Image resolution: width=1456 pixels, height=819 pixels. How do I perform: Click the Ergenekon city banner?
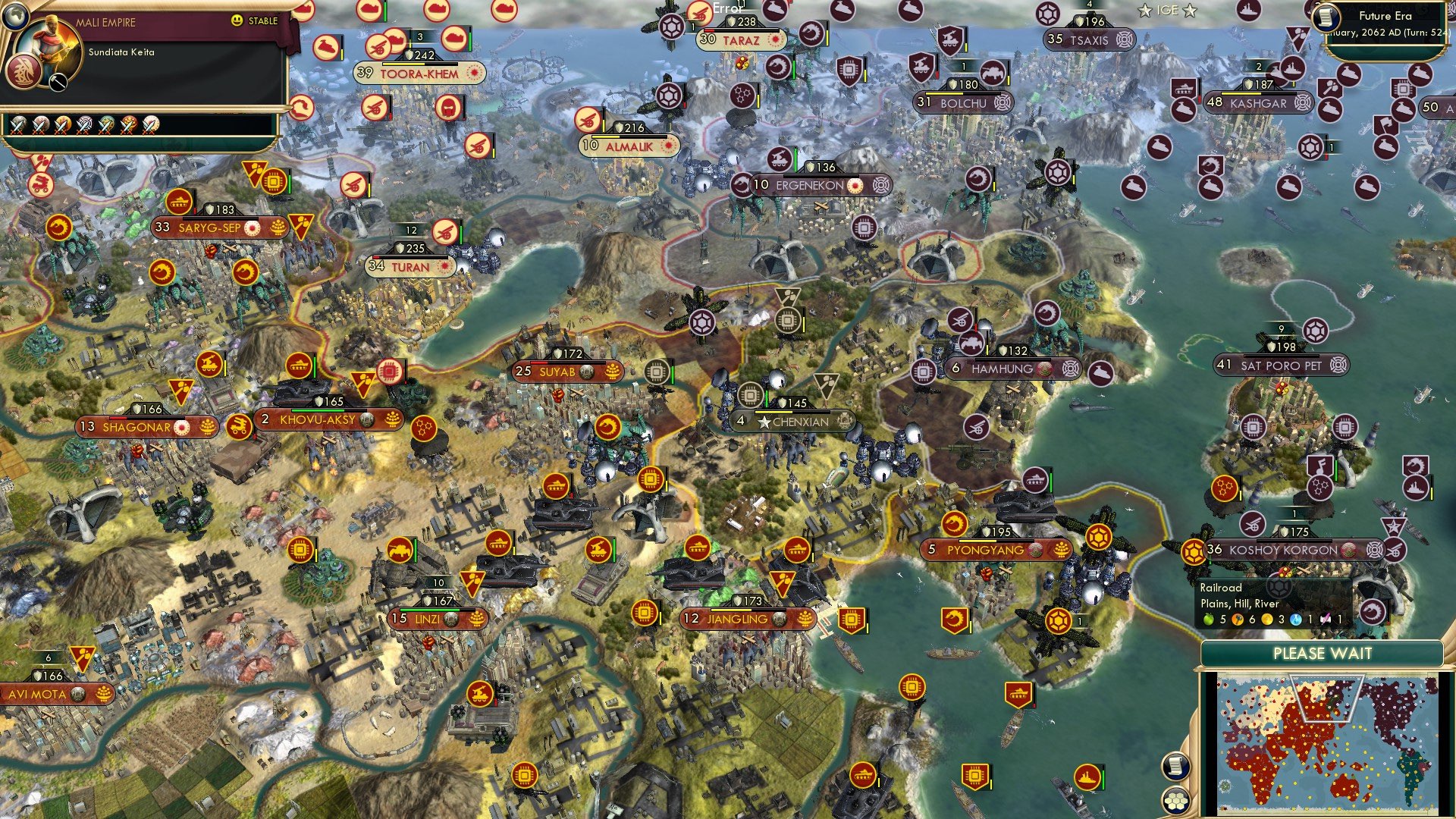point(810,185)
